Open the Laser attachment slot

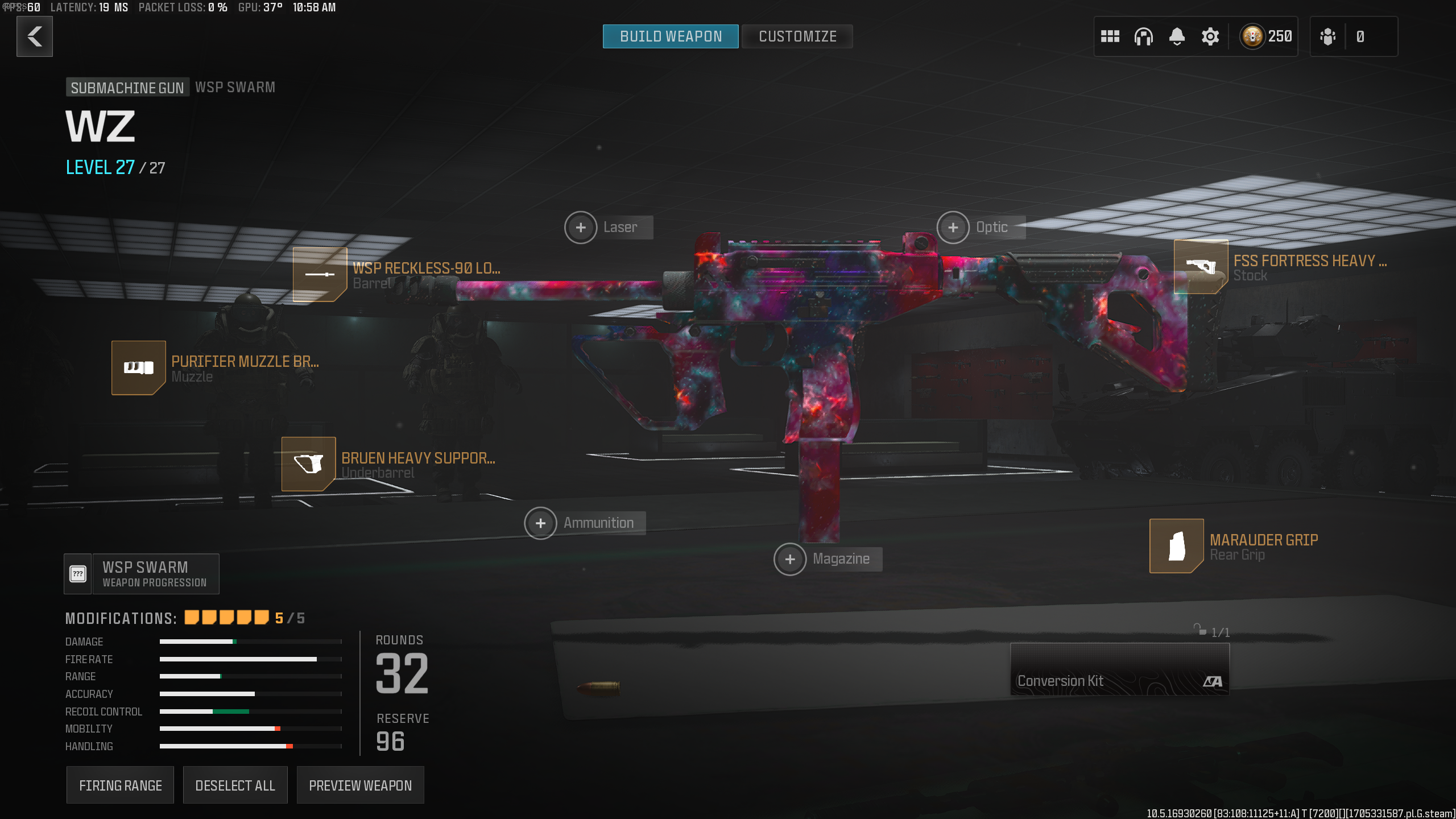click(x=581, y=227)
